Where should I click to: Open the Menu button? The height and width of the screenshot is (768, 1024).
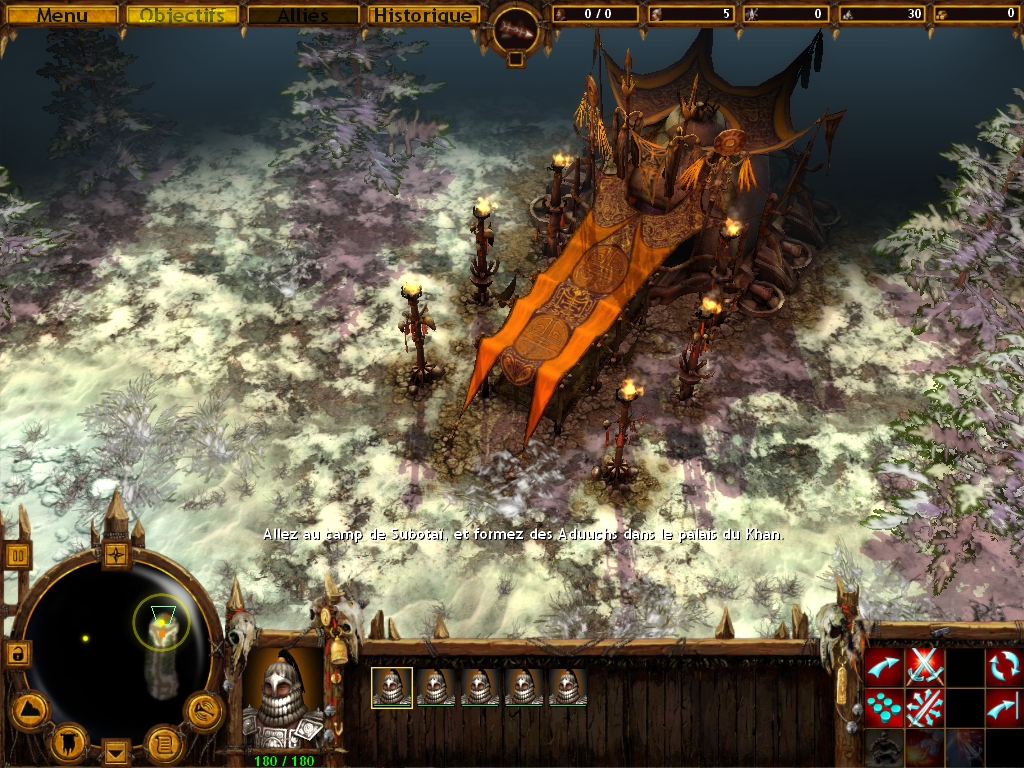click(x=62, y=15)
